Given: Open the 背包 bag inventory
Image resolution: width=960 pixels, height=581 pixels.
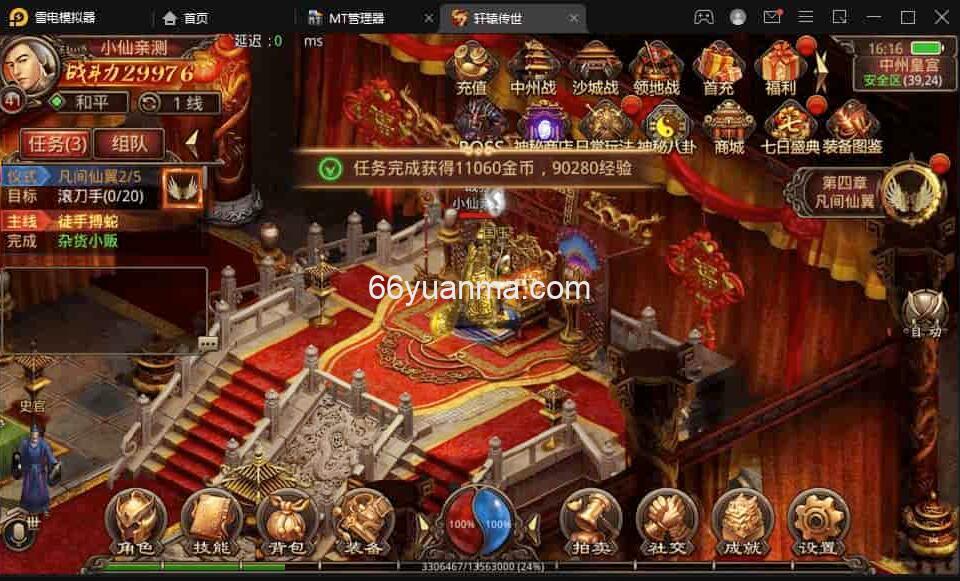Looking at the screenshot, I should pos(287,522).
